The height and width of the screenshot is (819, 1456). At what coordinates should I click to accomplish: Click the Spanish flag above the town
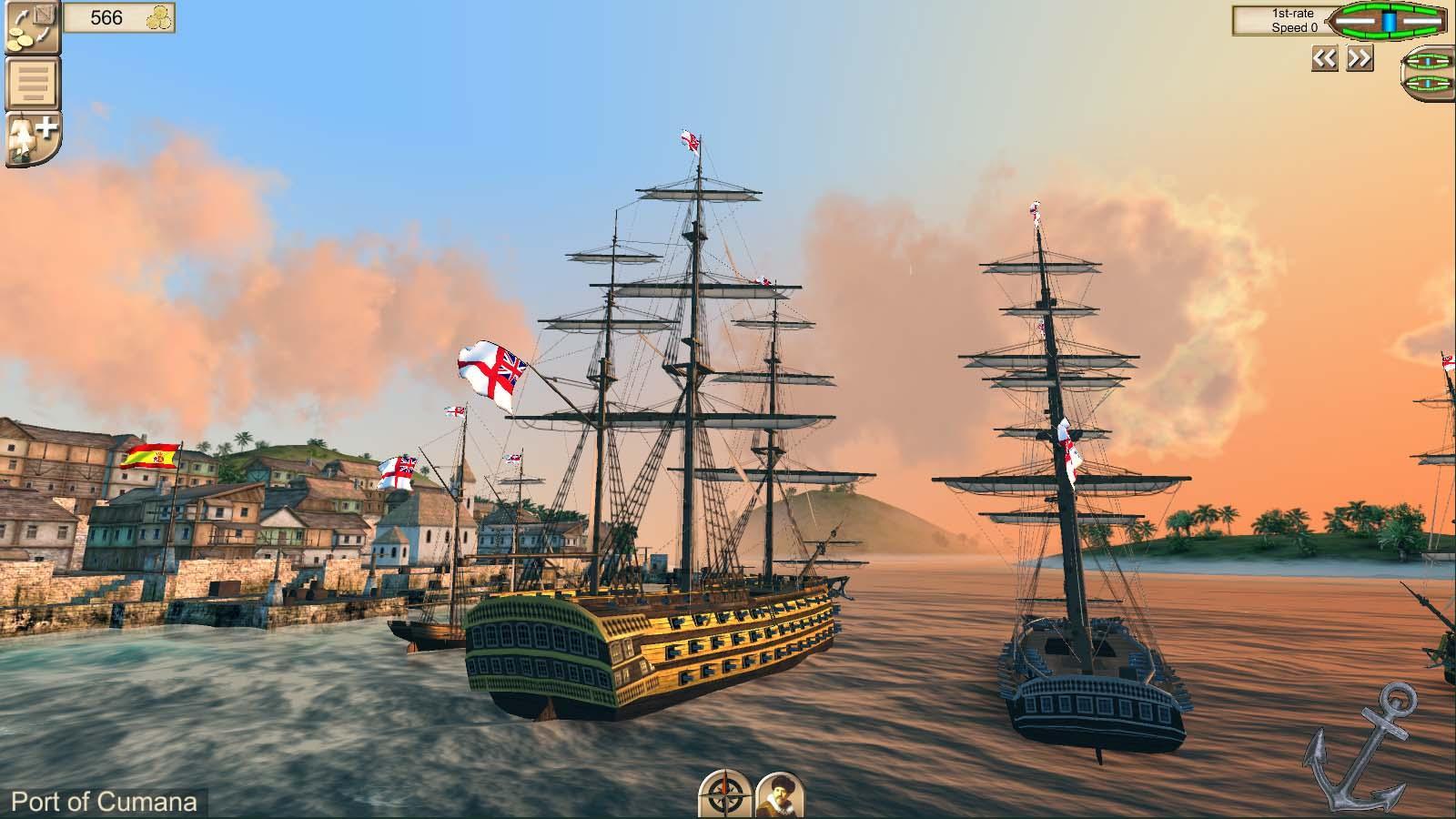click(153, 457)
